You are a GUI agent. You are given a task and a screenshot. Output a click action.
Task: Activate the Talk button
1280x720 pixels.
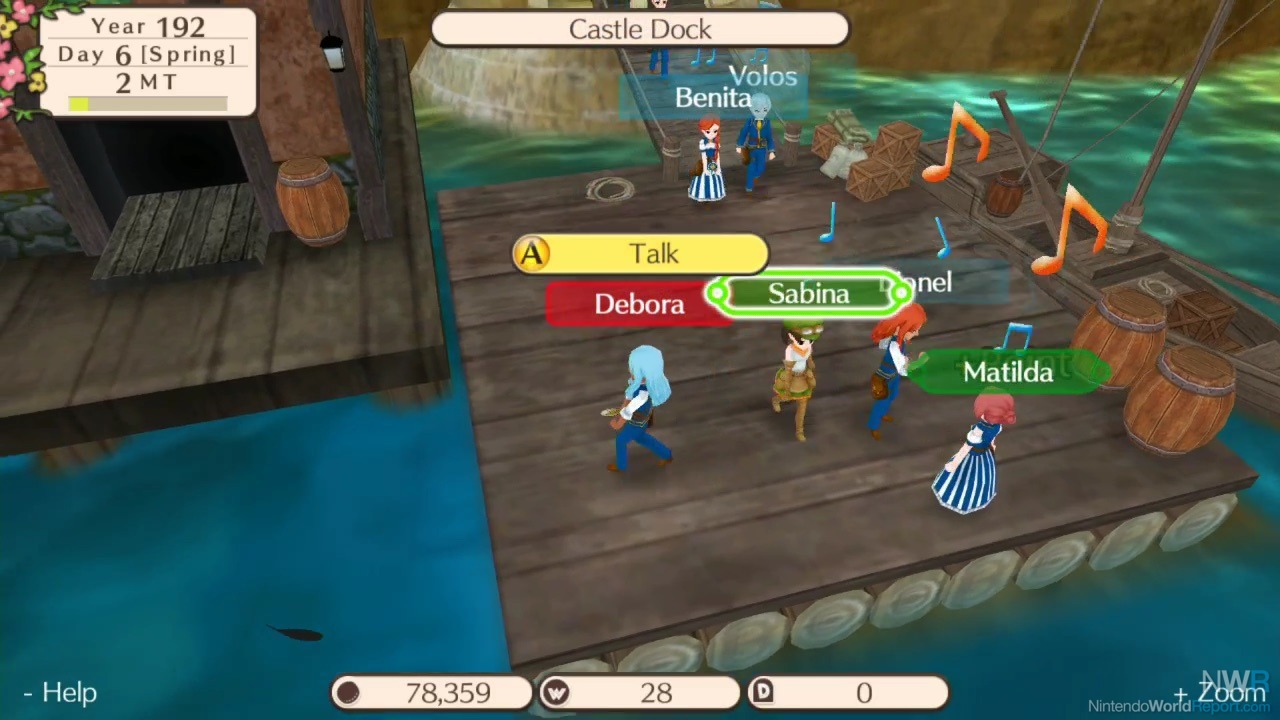pos(640,253)
